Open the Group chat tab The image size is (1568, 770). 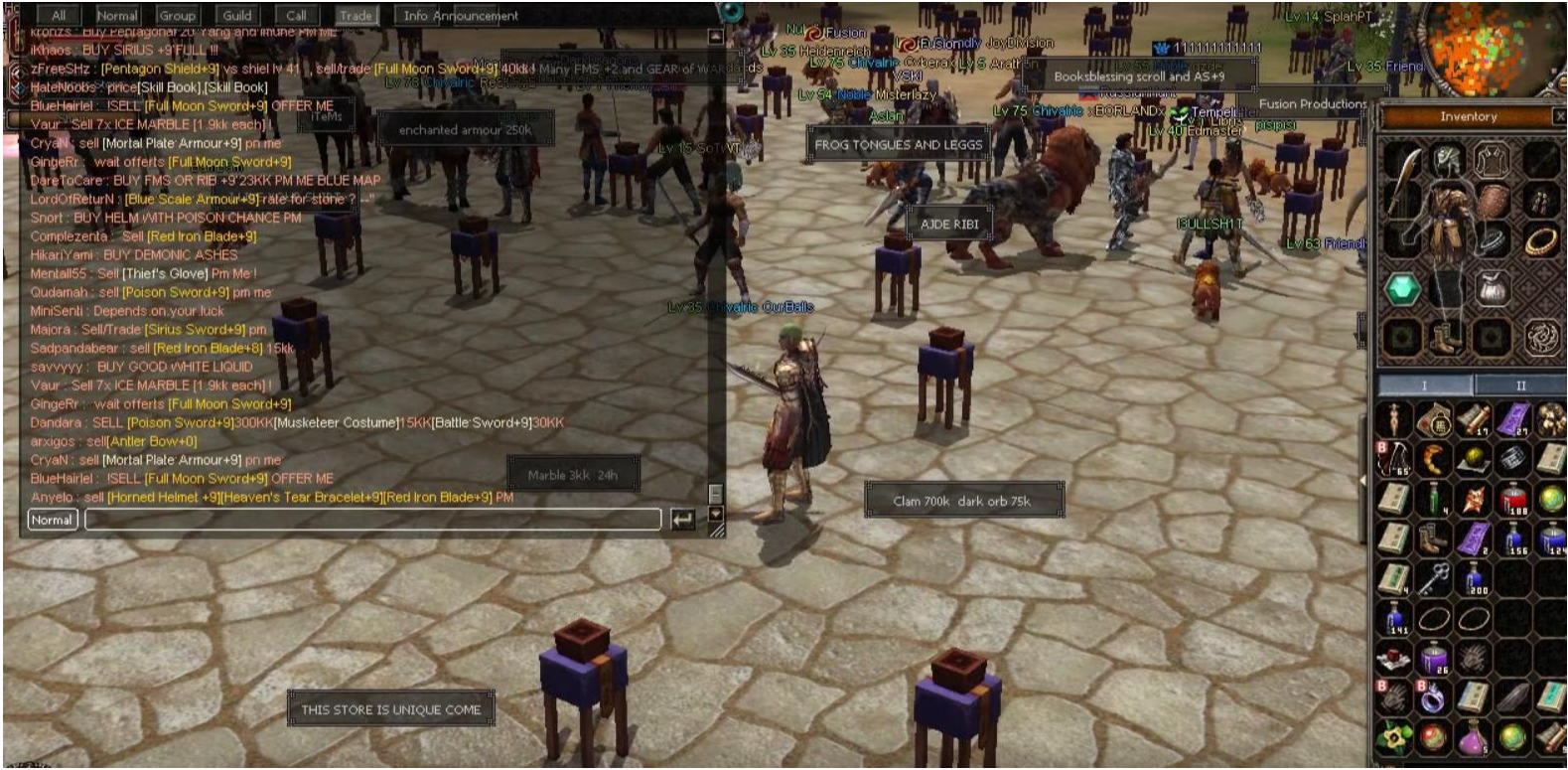[177, 15]
